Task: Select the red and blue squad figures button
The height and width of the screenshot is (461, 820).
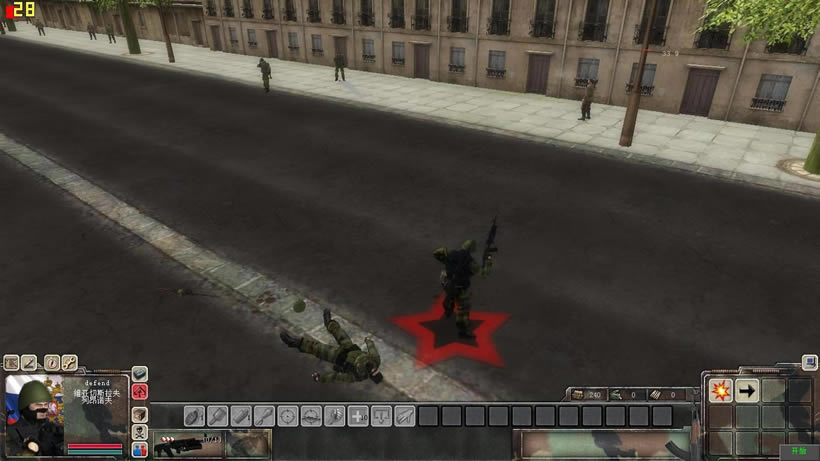Action: [140, 450]
